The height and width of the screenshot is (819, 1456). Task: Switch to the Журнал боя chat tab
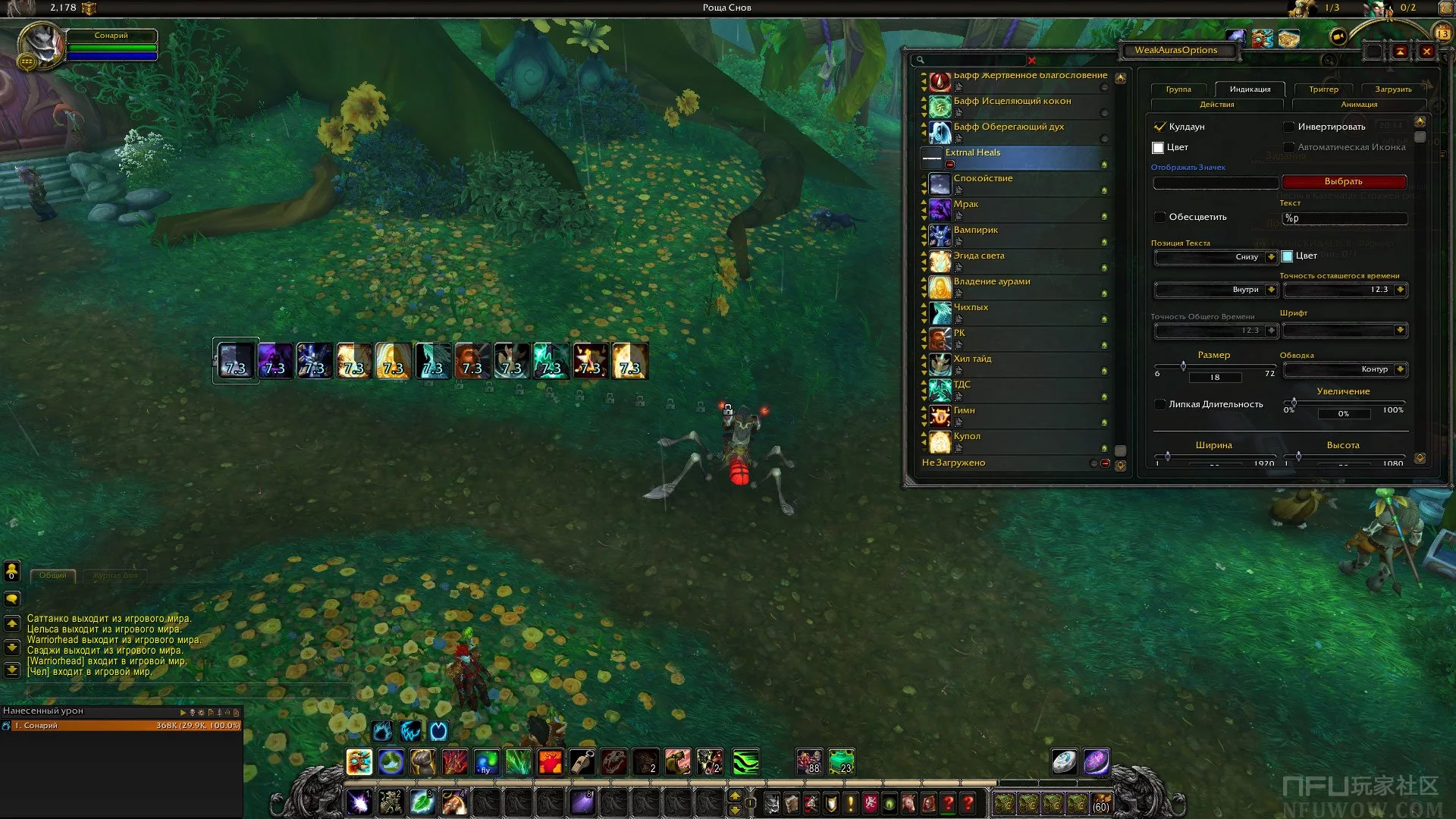[x=115, y=576]
